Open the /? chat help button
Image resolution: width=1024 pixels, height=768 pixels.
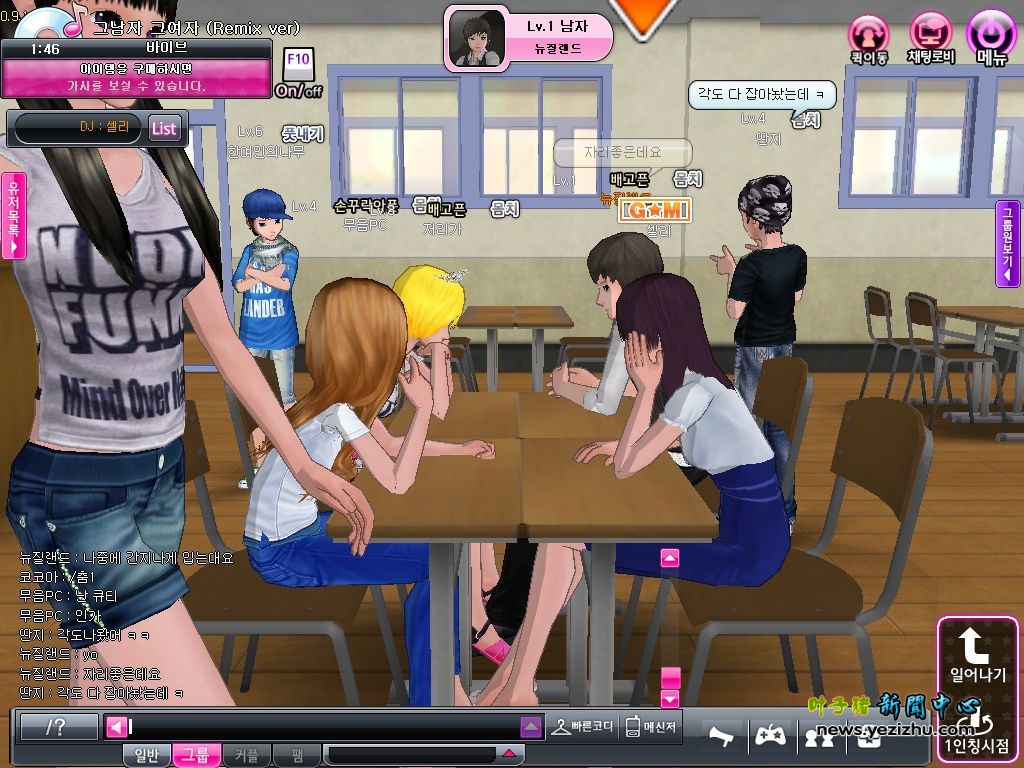point(58,727)
